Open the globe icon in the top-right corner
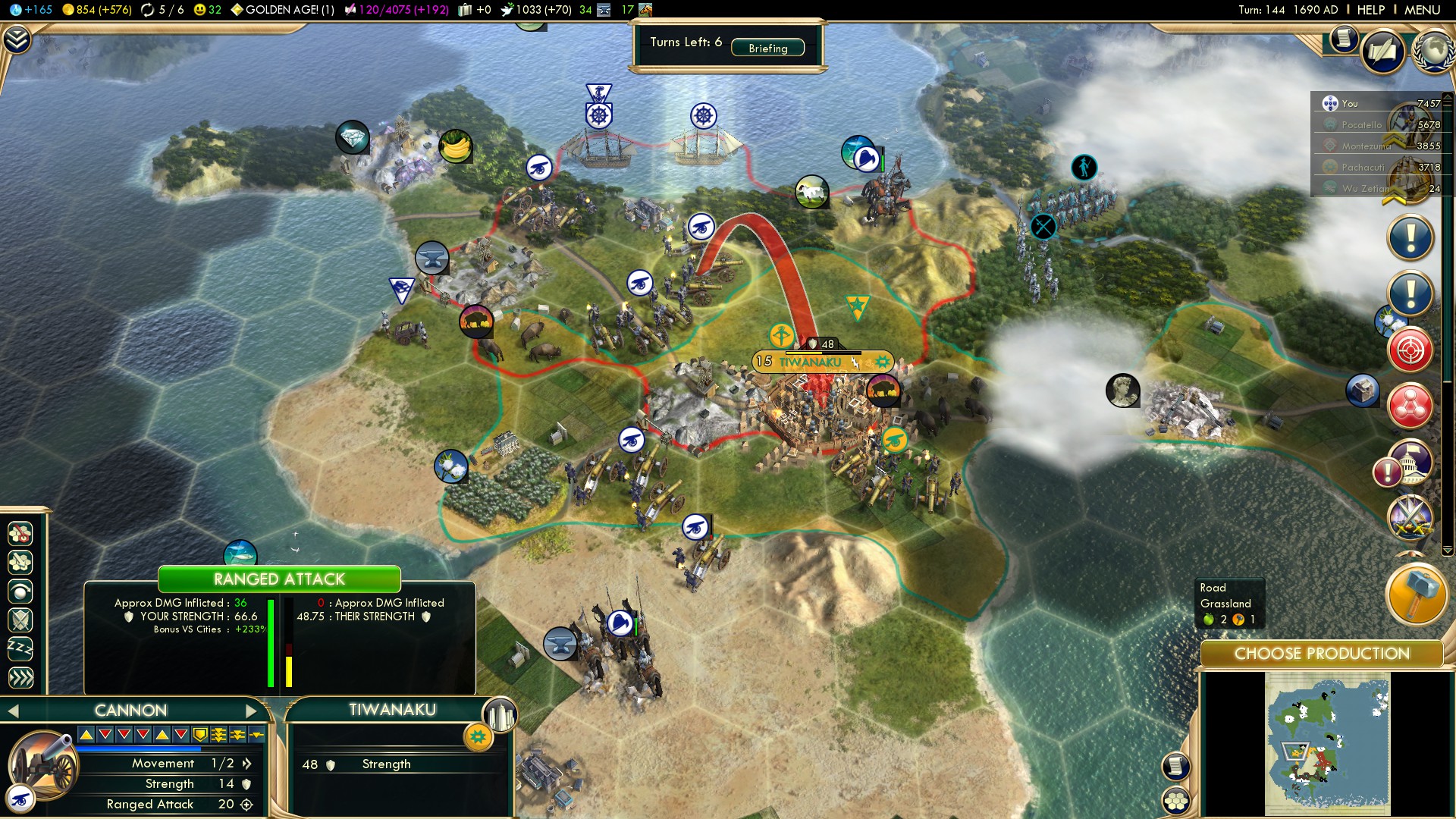The height and width of the screenshot is (819, 1456). (1433, 50)
